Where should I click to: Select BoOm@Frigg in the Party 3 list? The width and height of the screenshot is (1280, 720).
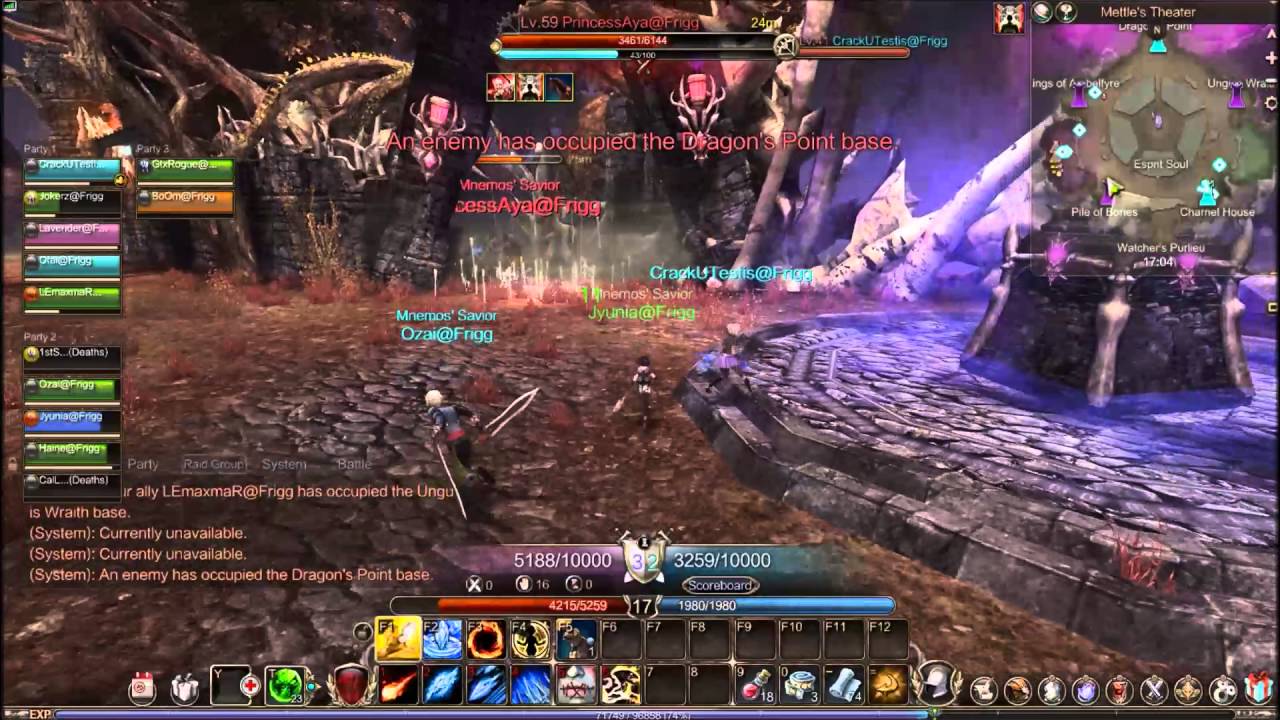185,198
